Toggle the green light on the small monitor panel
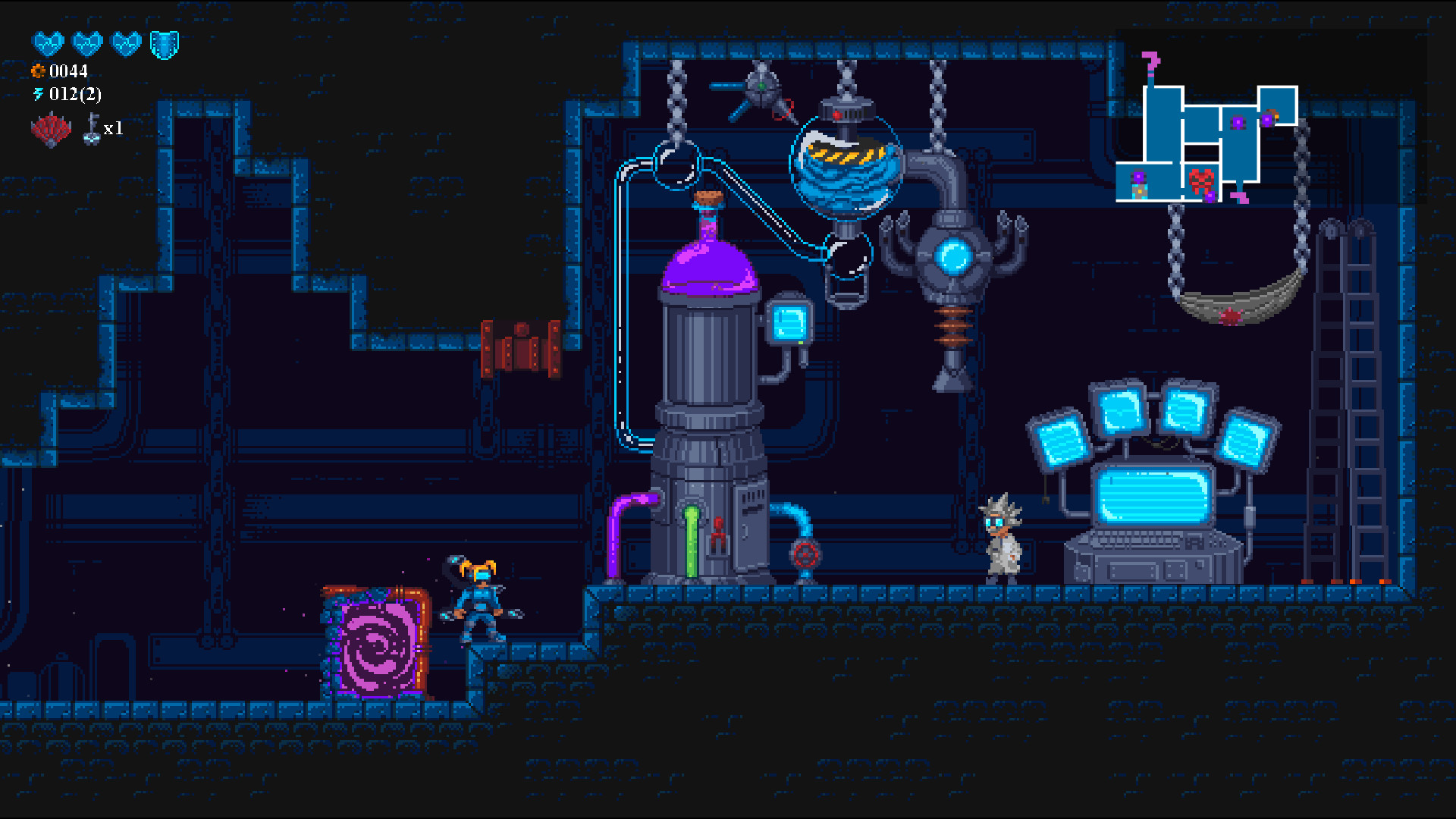Image resolution: width=1456 pixels, height=819 pixels. [801, 342]
